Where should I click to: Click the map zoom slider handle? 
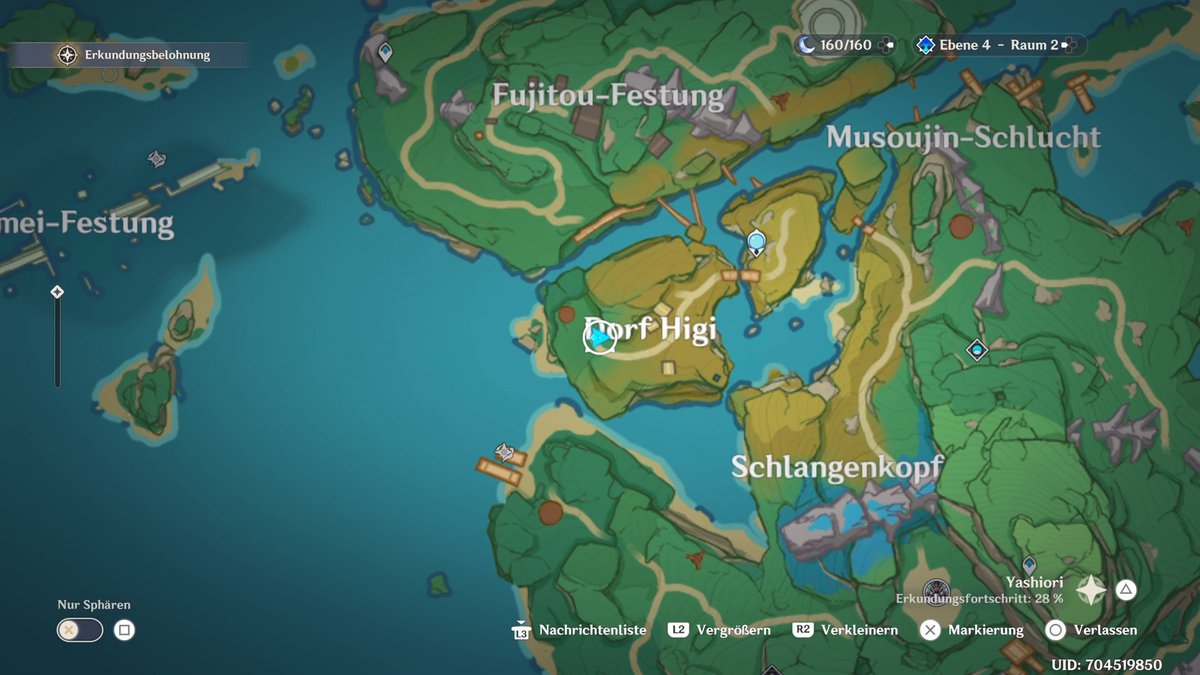57,292
